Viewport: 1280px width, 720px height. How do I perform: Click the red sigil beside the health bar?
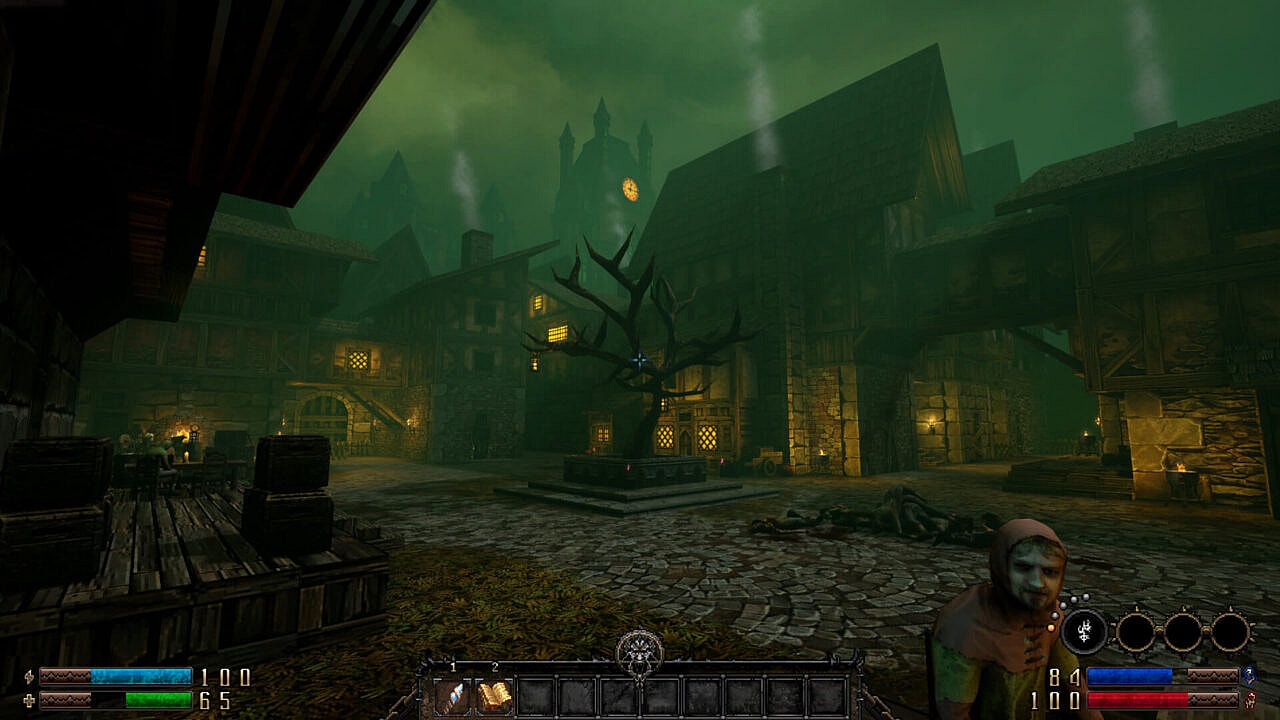[1249, 700]
